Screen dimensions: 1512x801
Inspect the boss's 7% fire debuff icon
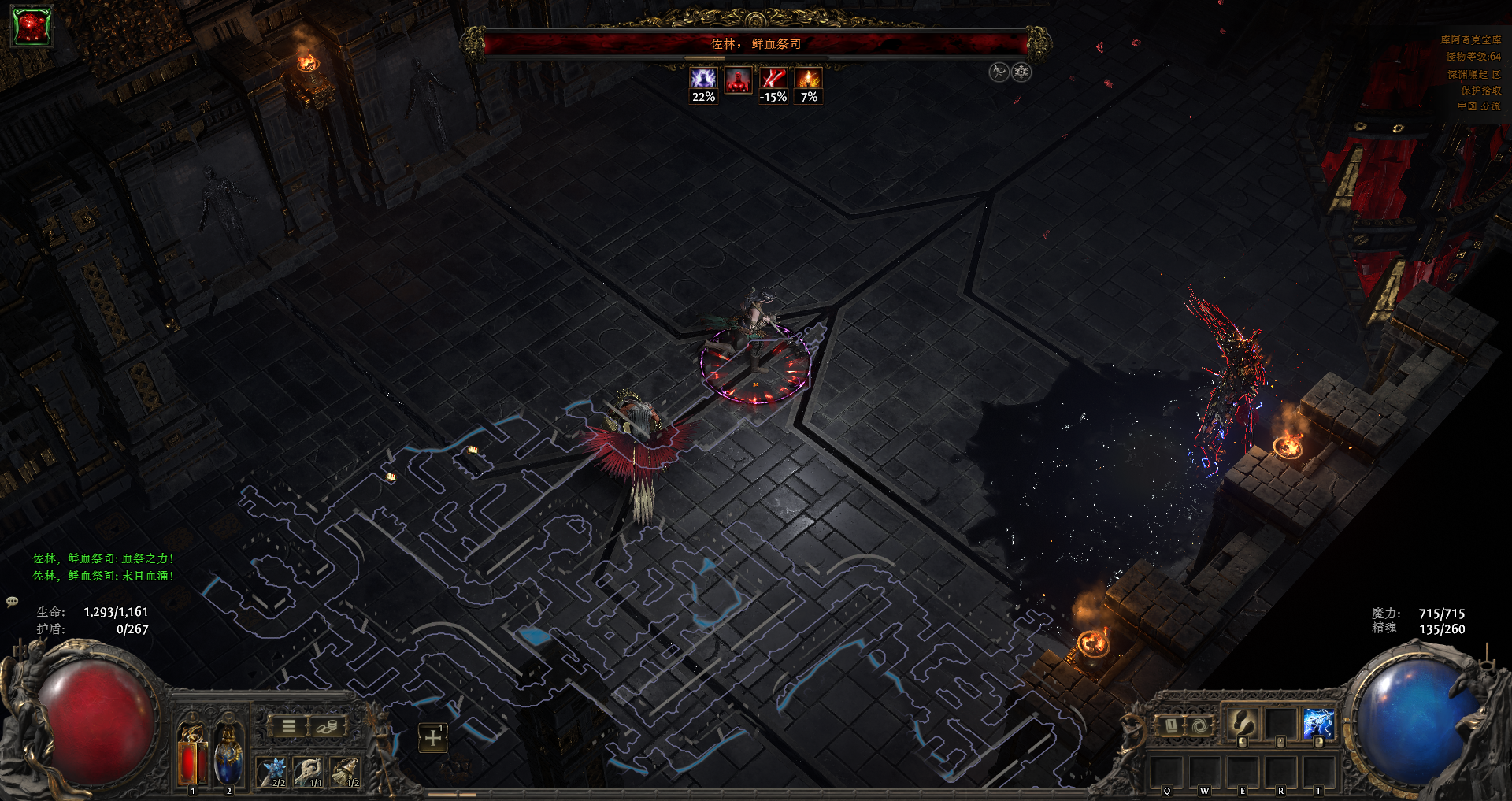point(809,79)
